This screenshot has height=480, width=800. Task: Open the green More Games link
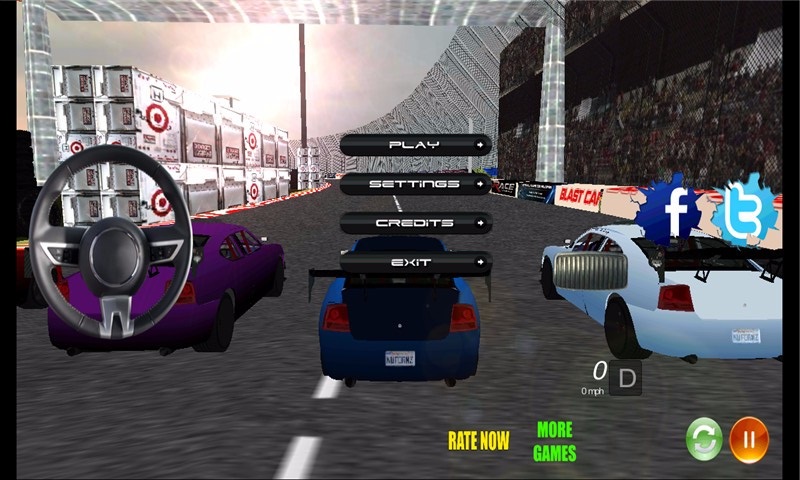click(x=554, y=441)
